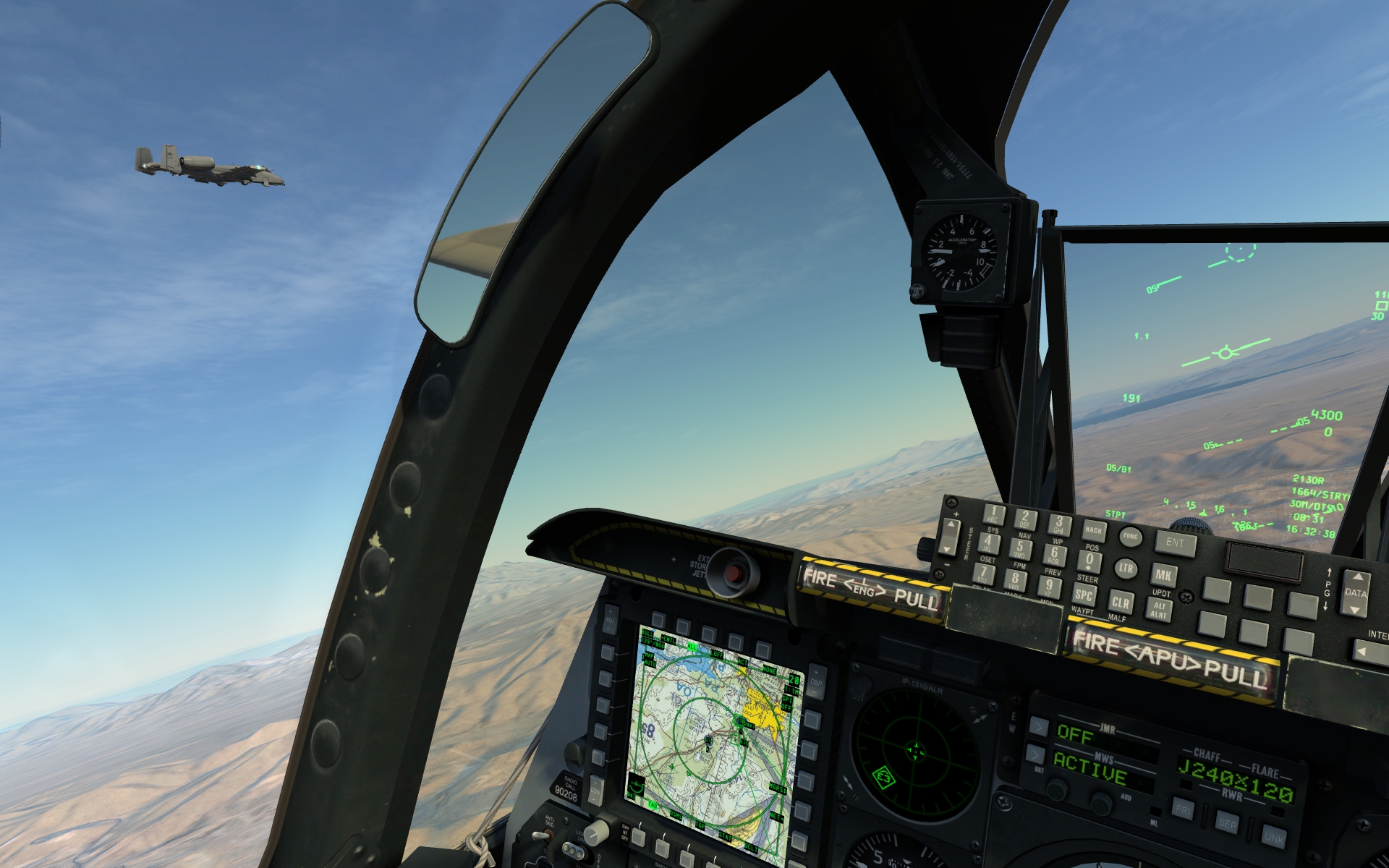Click the DSP brightness rocker on MFCD
1389x868 pixels.
click(817, 681)
